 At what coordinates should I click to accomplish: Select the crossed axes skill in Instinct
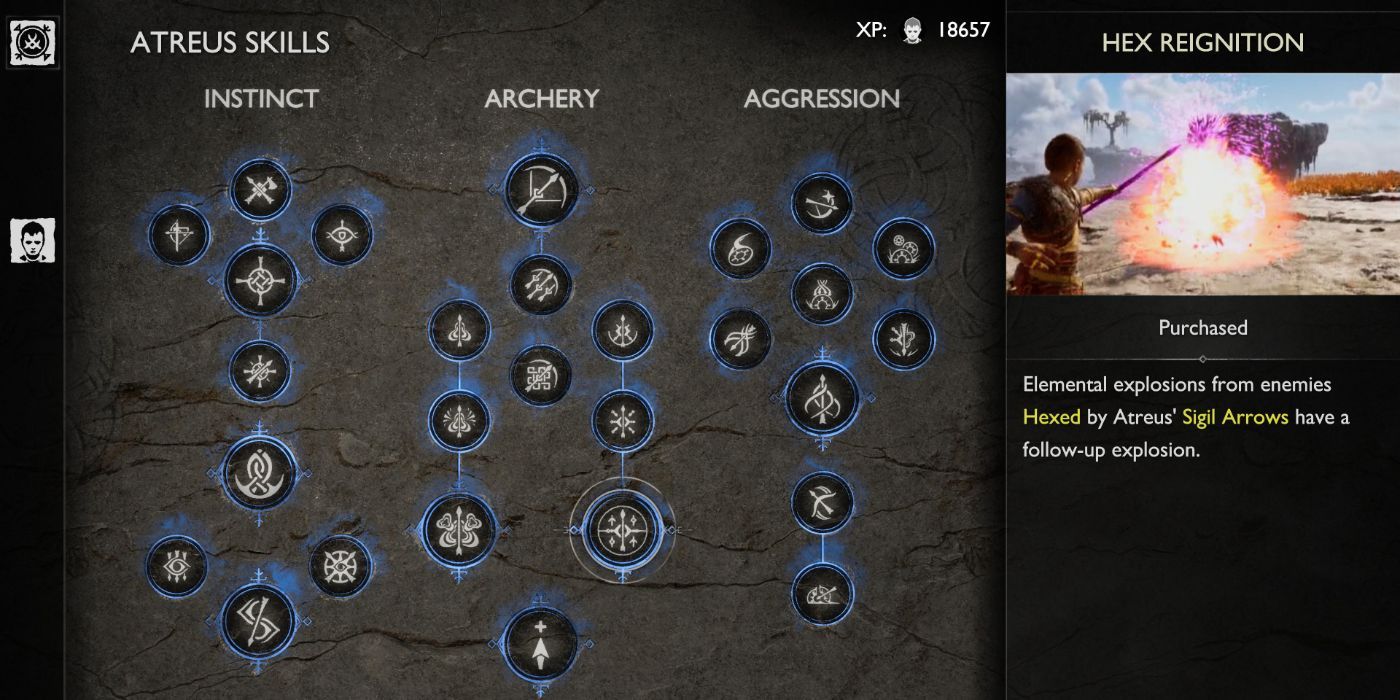(x=260, y=190)
